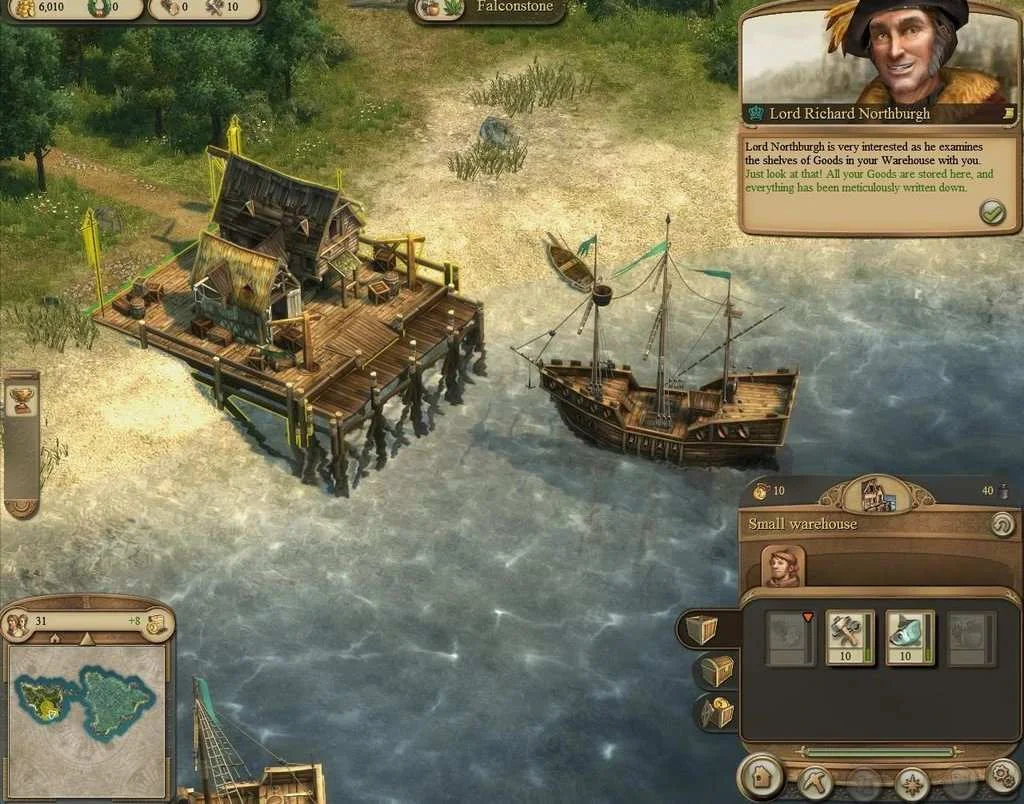Screen dimensions: 1024x804
Task: Open the gear settings menu
Action: (x=1002, y=776)
